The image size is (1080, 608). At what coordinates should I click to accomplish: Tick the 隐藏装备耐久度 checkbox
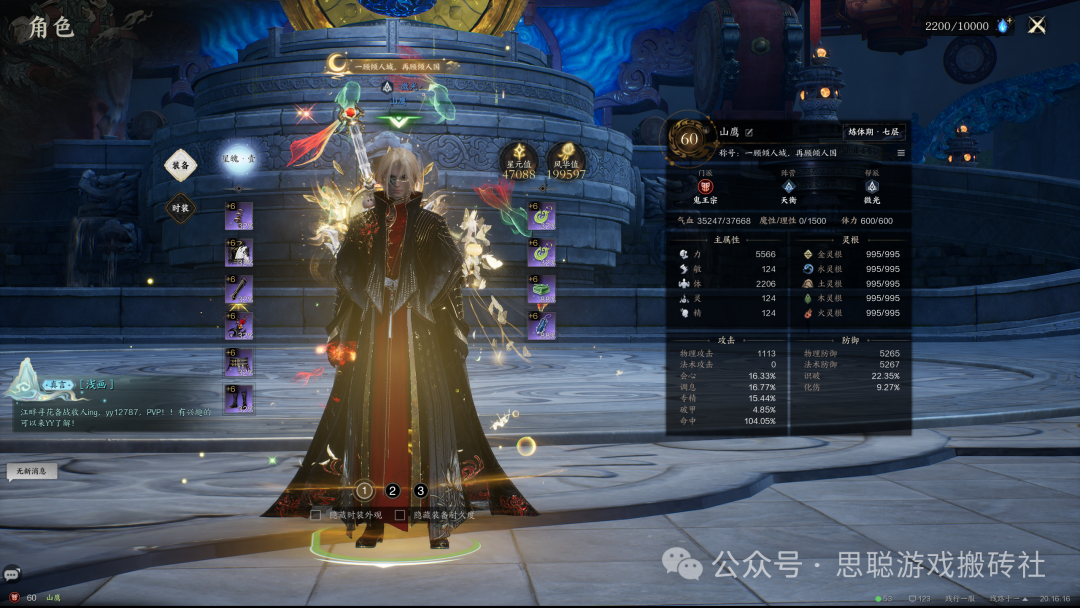400,515
